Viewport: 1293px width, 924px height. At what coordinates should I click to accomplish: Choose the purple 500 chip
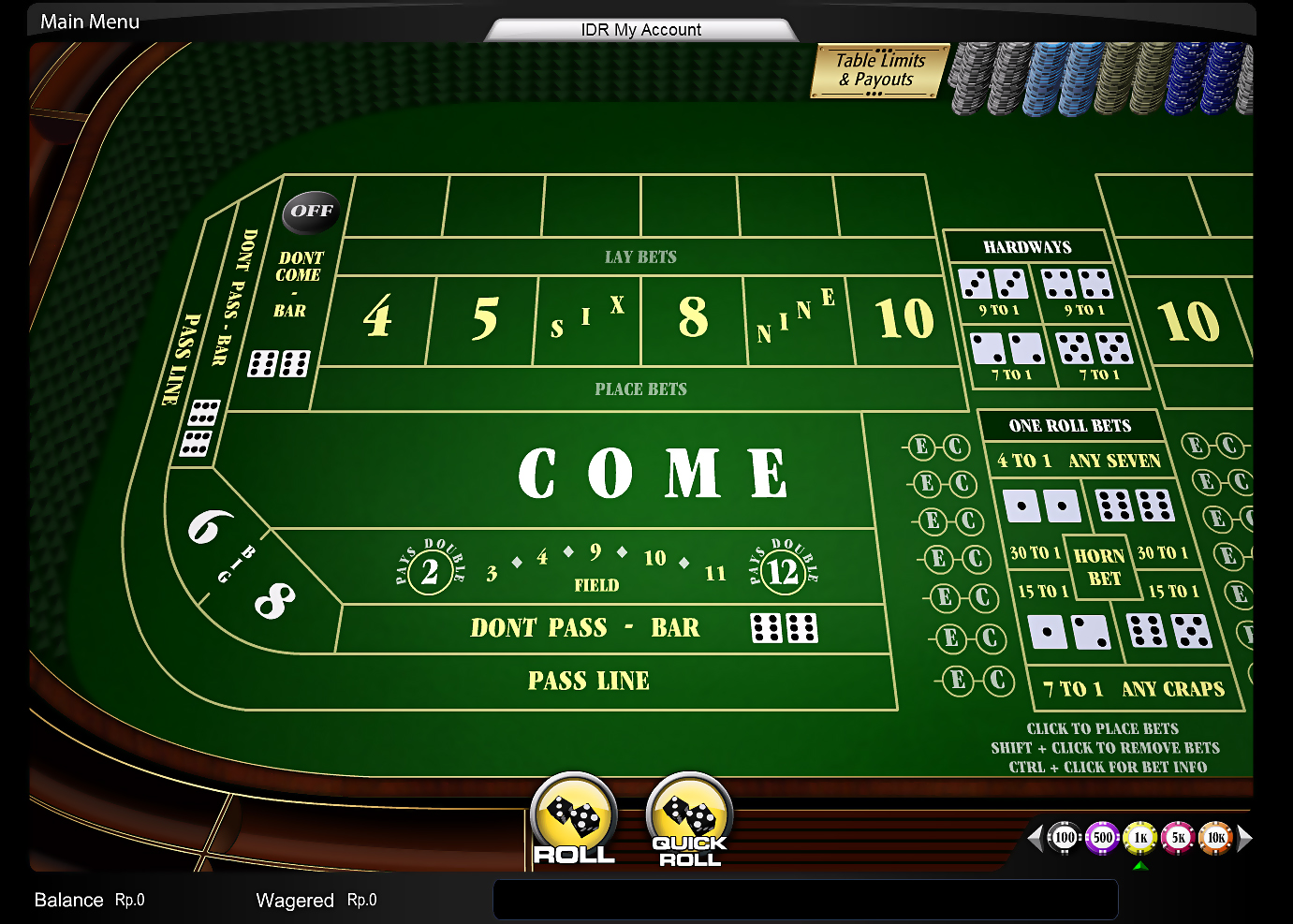click(1103, 838)
